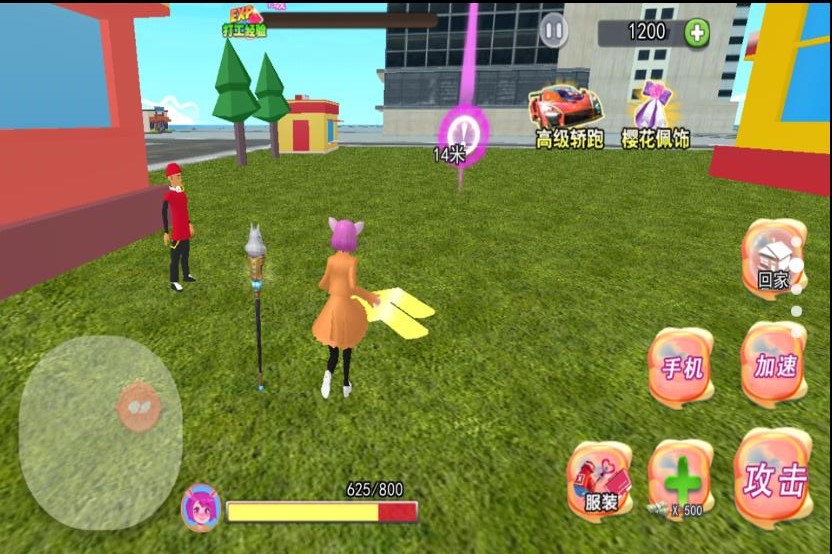Hit the 攻击 attack button
The width and height of the screenshot is (832, 554).
coord(774,480)
